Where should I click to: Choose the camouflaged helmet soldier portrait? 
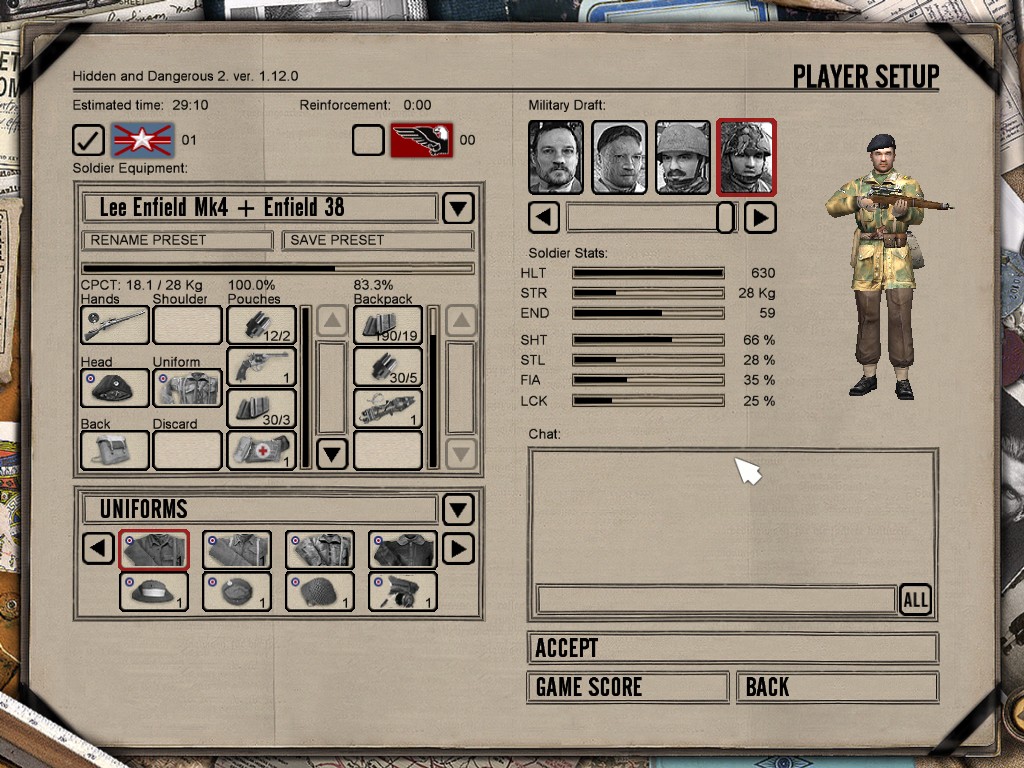pos(746,157)
